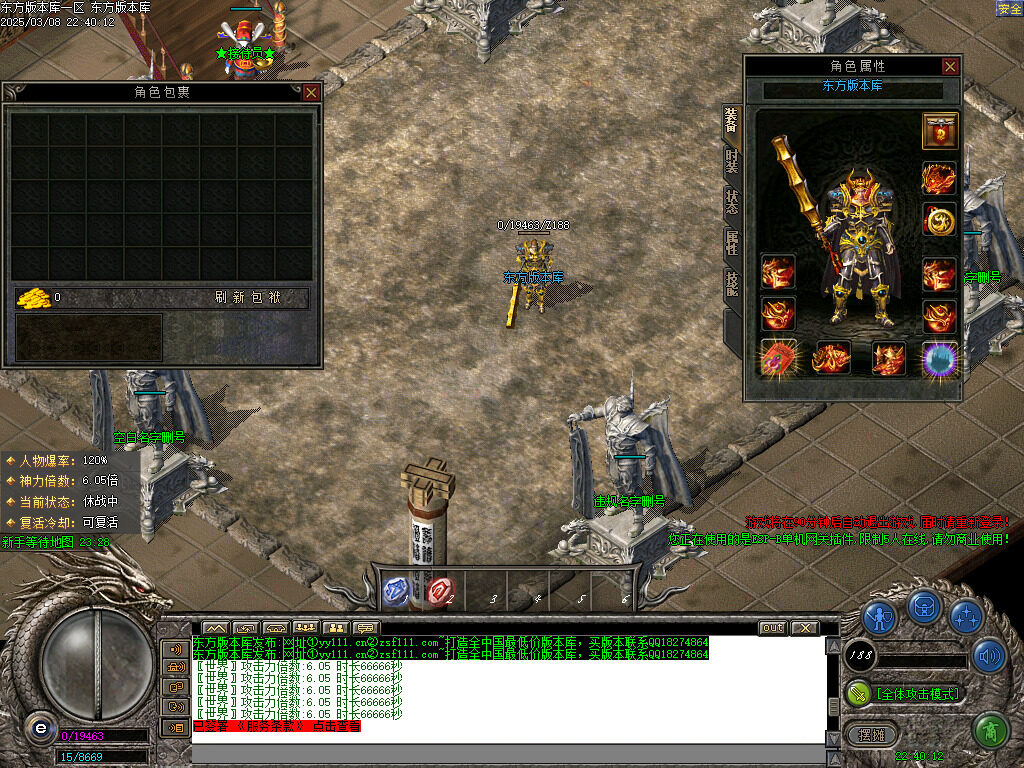
Task: Select the red talisman book equipment slot
Action: (x=777, y=358)
